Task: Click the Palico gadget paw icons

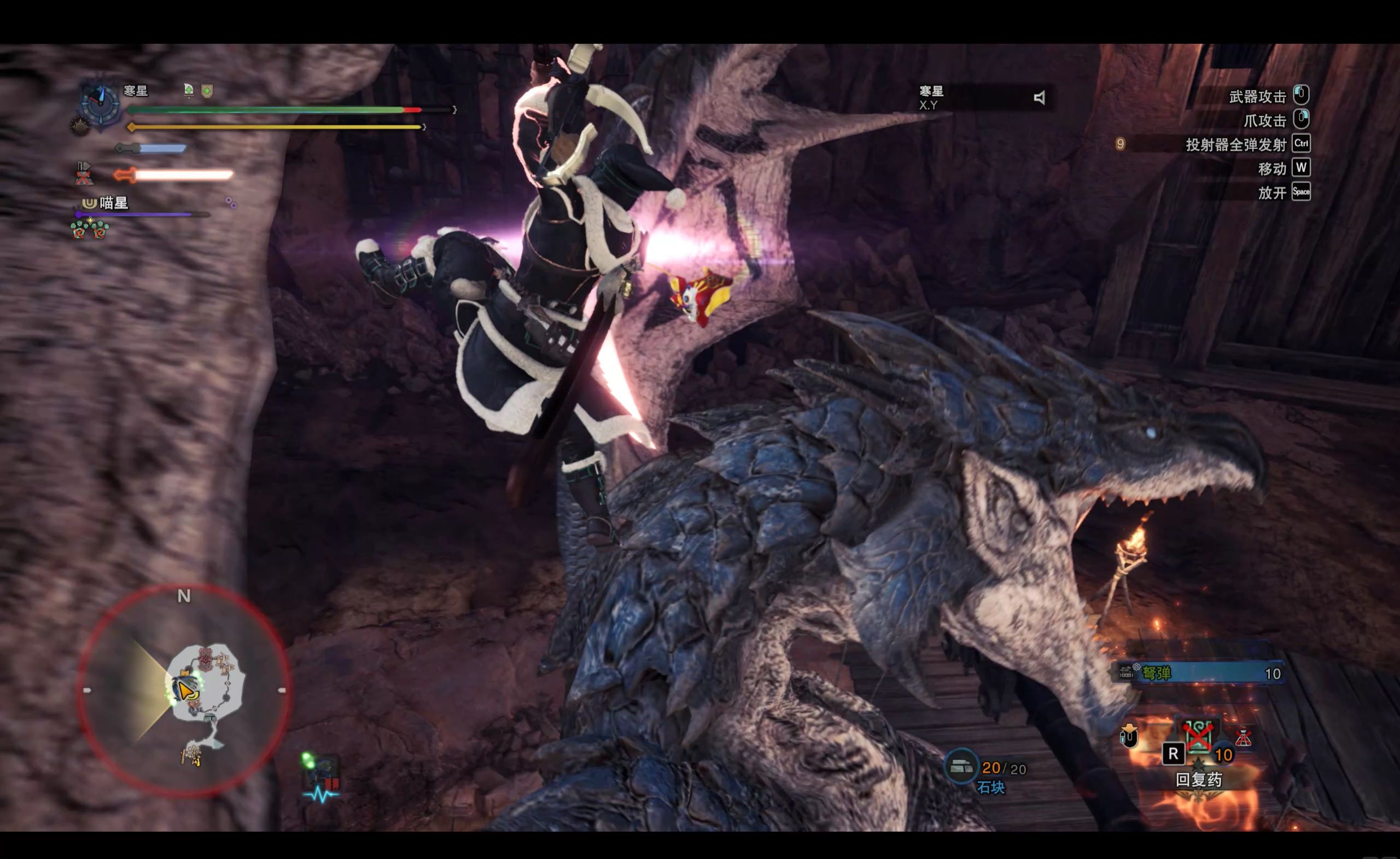Action: point(90,229)
